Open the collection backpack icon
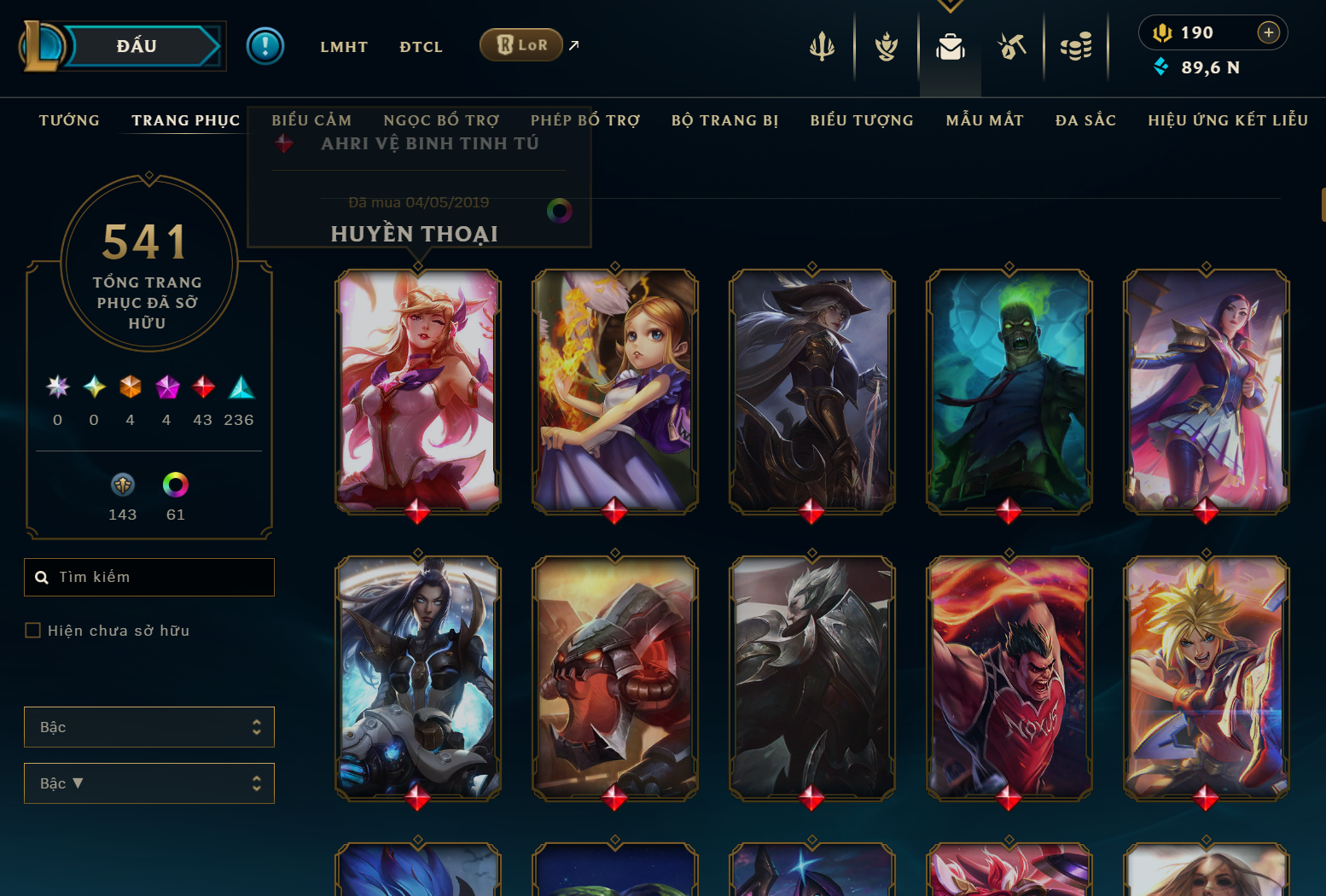The height and width of the screenshot is (896, 1326). (x=950, y=47)
